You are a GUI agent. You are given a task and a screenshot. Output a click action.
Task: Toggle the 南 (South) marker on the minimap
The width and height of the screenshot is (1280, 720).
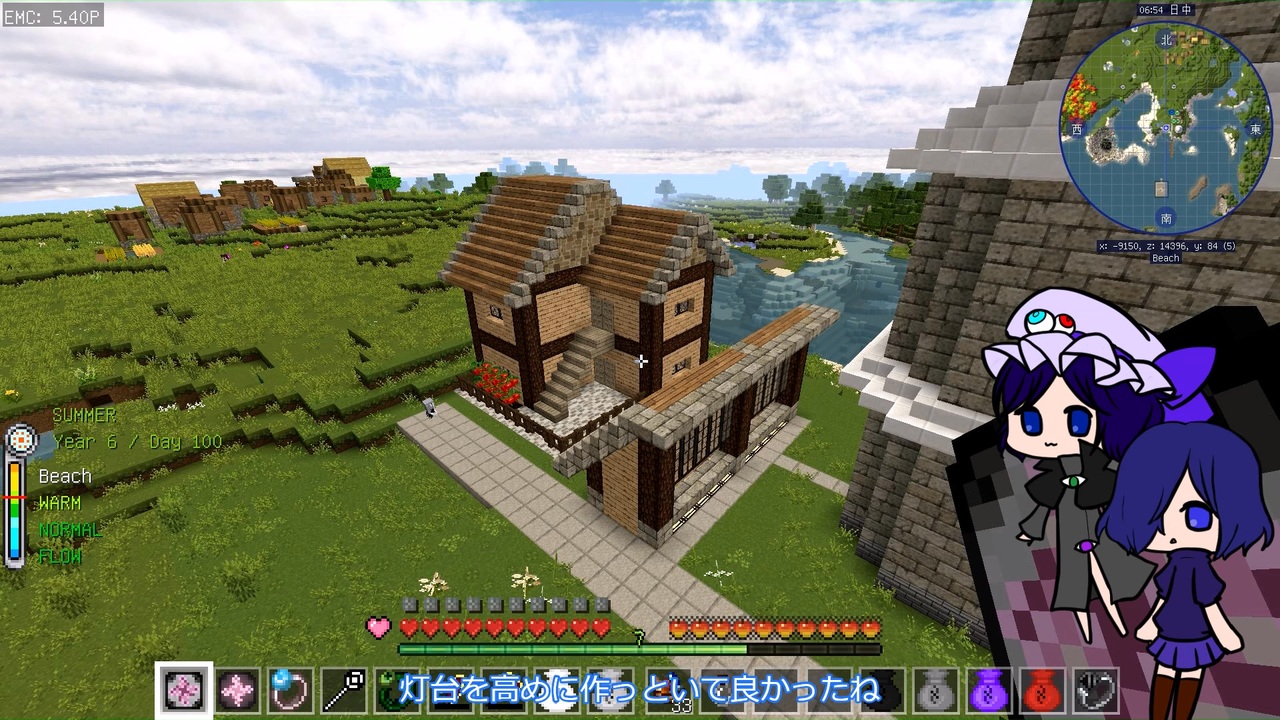pos(1166,217)
